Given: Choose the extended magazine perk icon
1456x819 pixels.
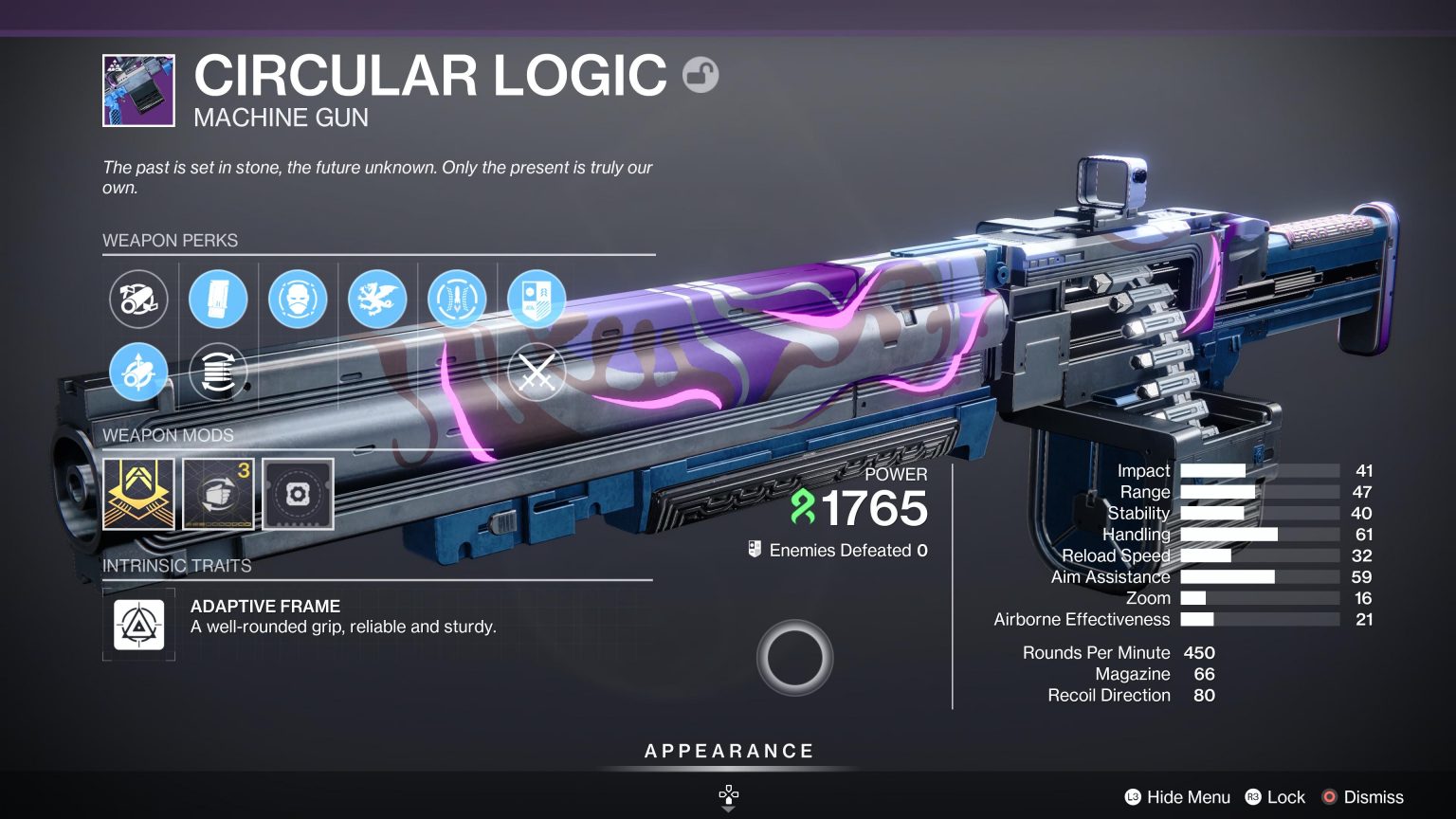Looking at the screenshot, I should [218, 299].
